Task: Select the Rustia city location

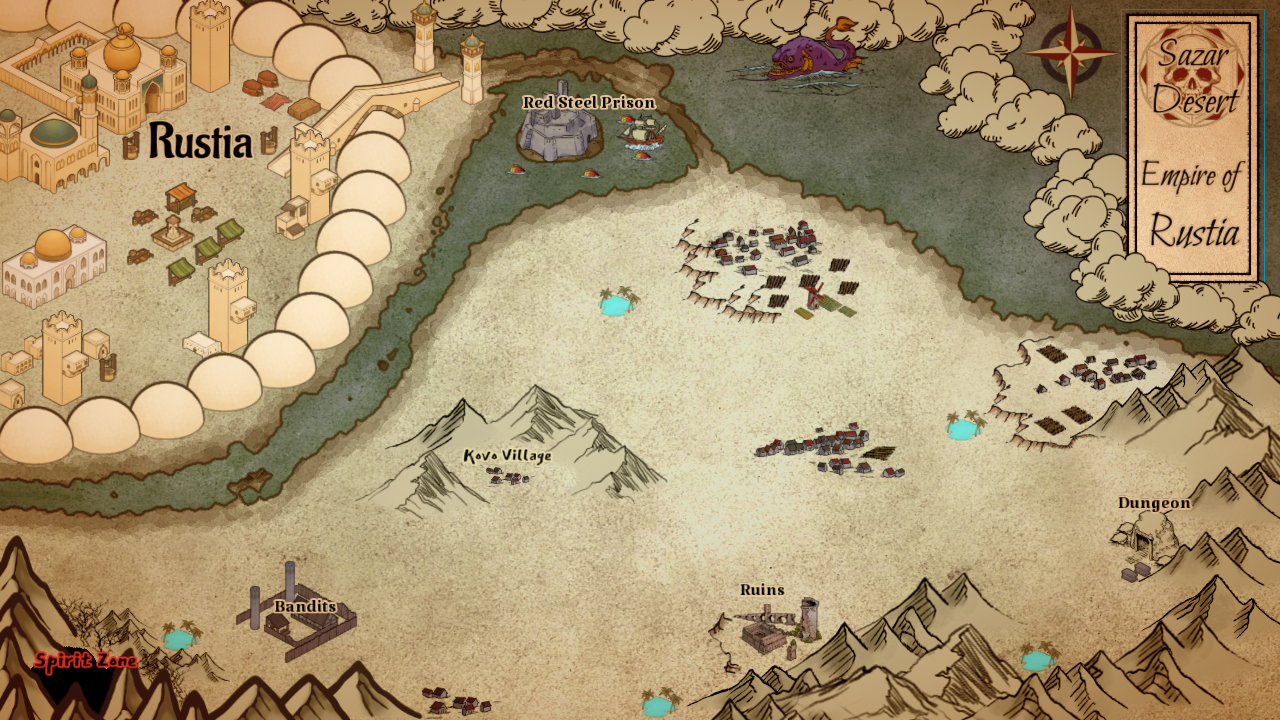Action: pyautogui.click(x=200, y=142)
